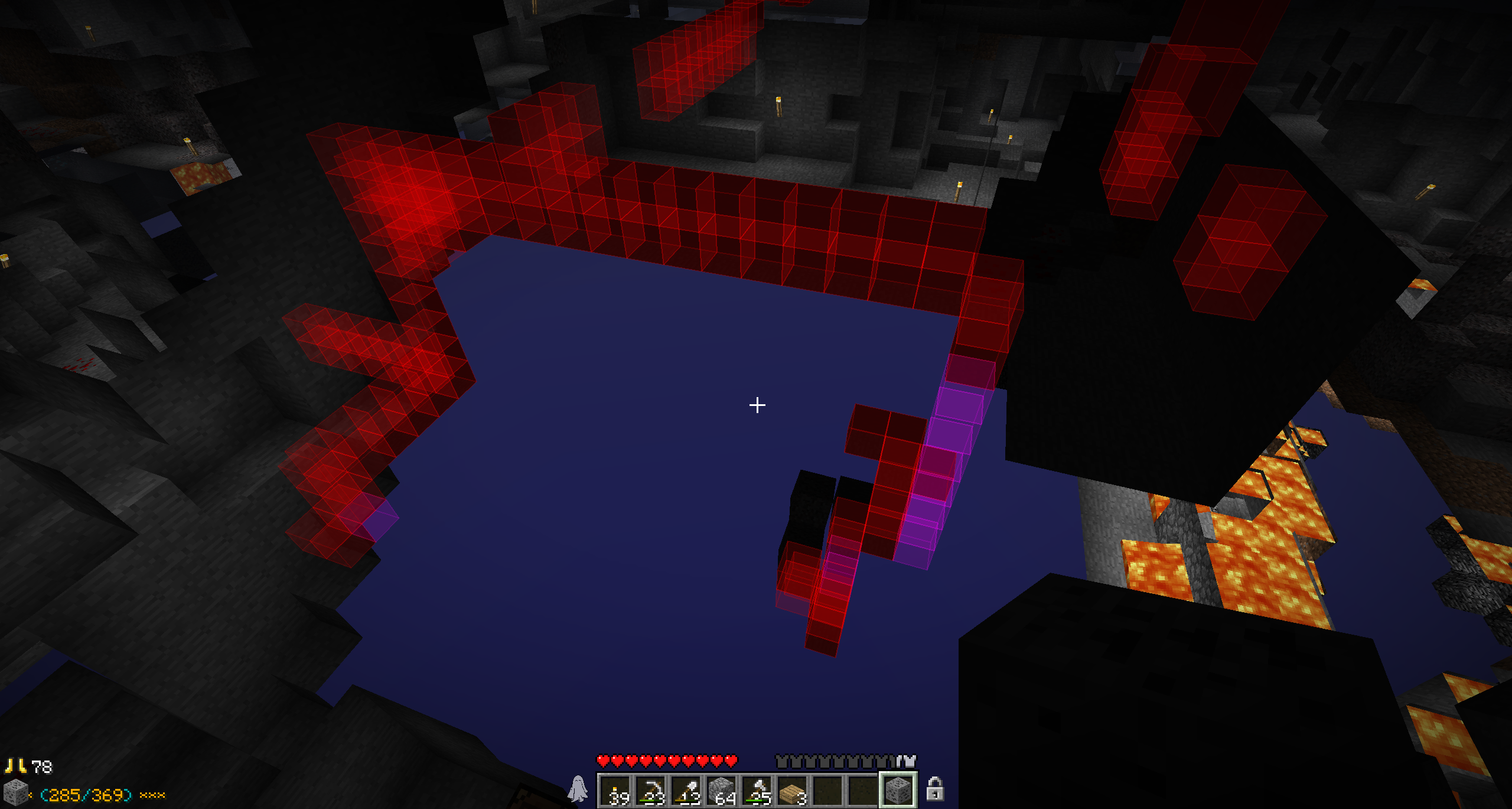
Task: Click the padlock icon beside the hotbar
Action: (x=934, y=789)
